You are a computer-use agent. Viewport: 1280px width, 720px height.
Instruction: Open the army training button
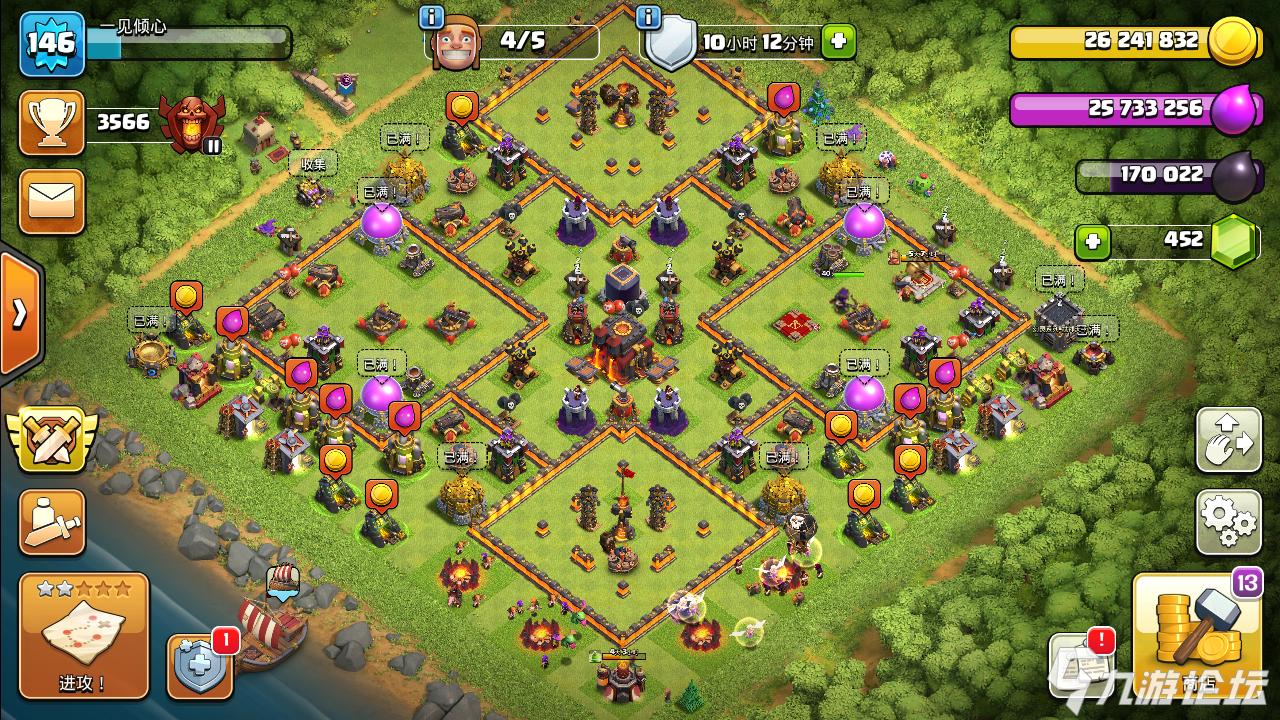(51, 522)
